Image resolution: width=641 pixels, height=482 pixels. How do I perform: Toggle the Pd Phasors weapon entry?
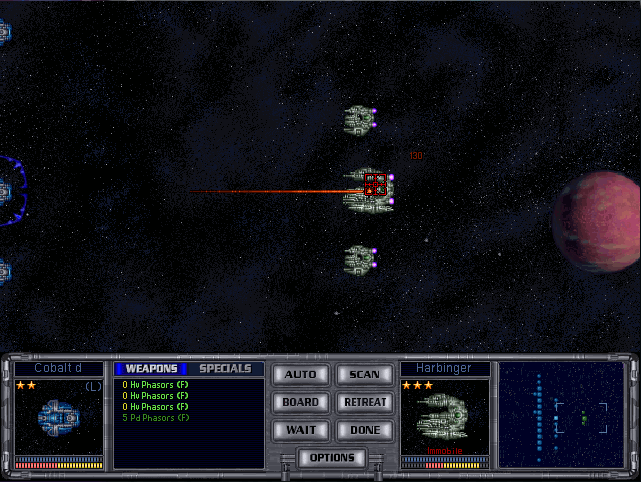point(155,418)
